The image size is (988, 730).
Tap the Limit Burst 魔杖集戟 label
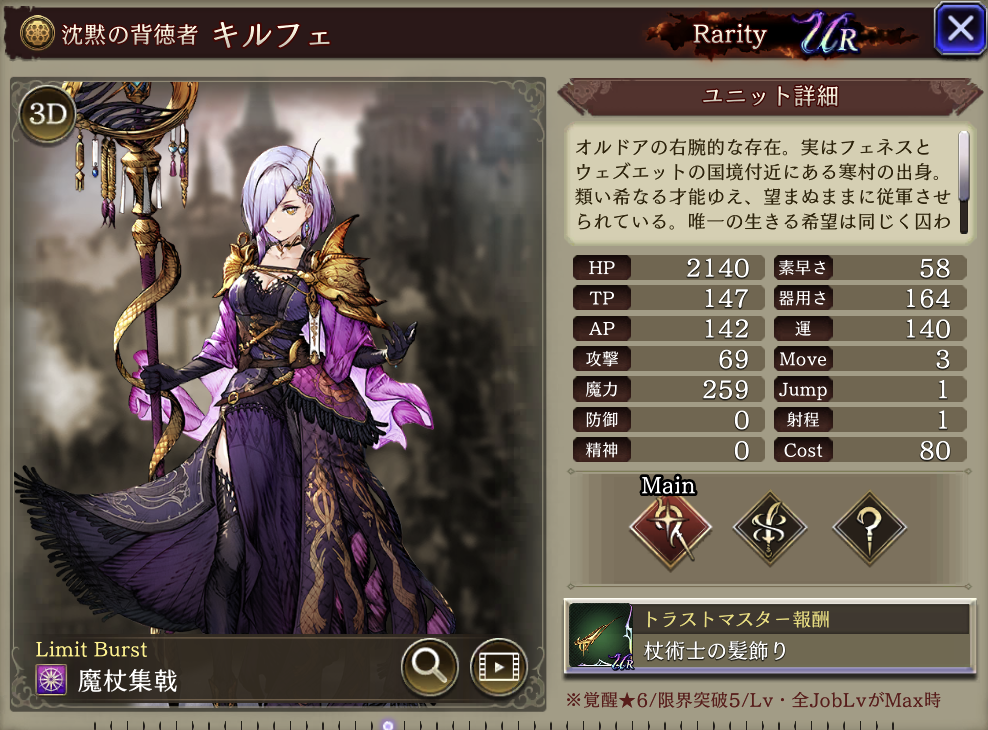pos(127,681)
